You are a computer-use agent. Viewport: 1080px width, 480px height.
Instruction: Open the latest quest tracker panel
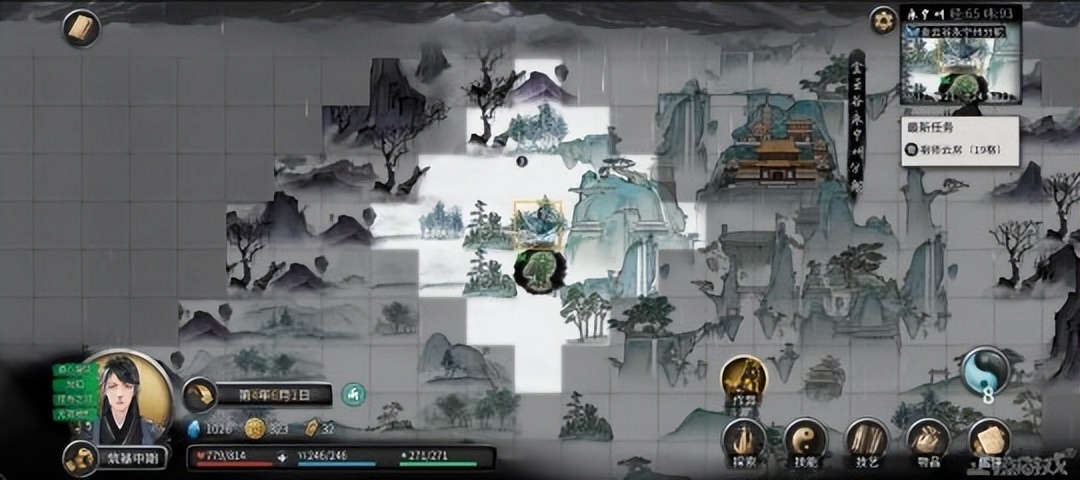[959, 141]
